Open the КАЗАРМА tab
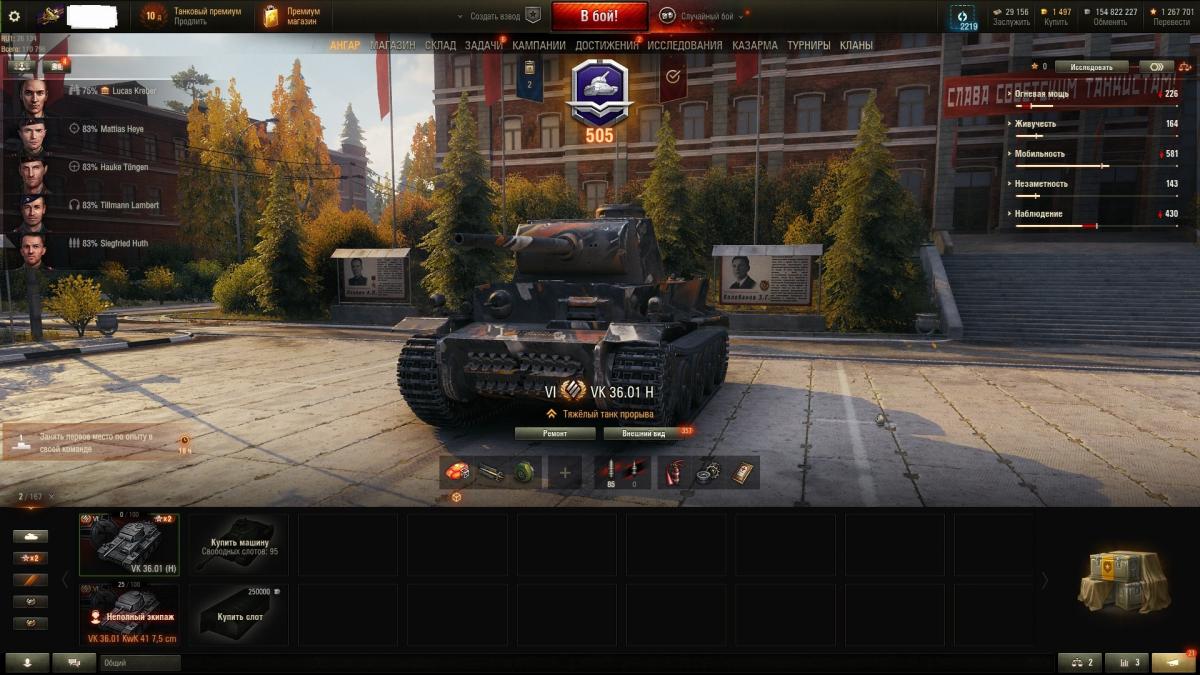 click(754, 45)
